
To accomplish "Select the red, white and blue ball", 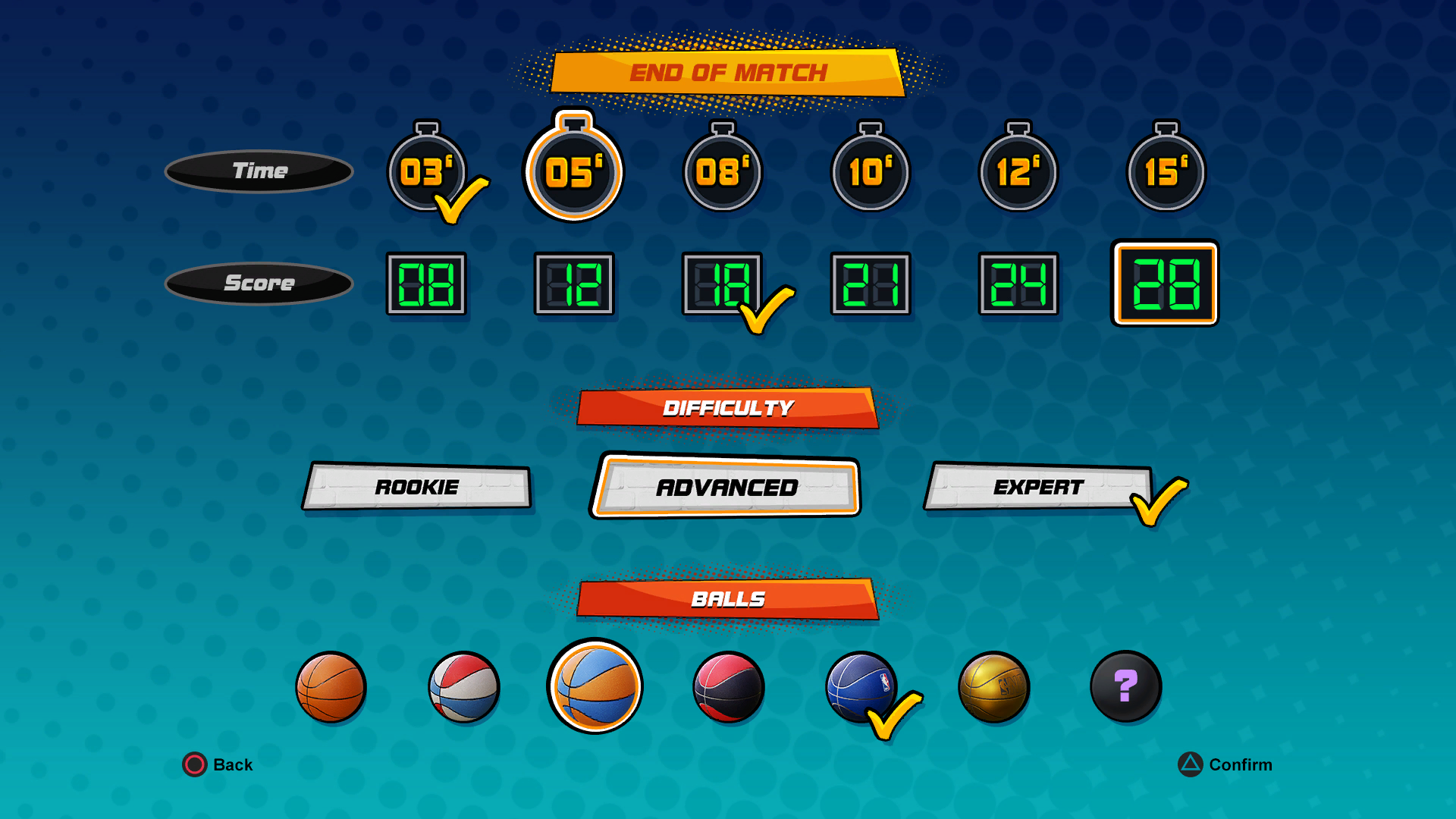I will point(463,687).
